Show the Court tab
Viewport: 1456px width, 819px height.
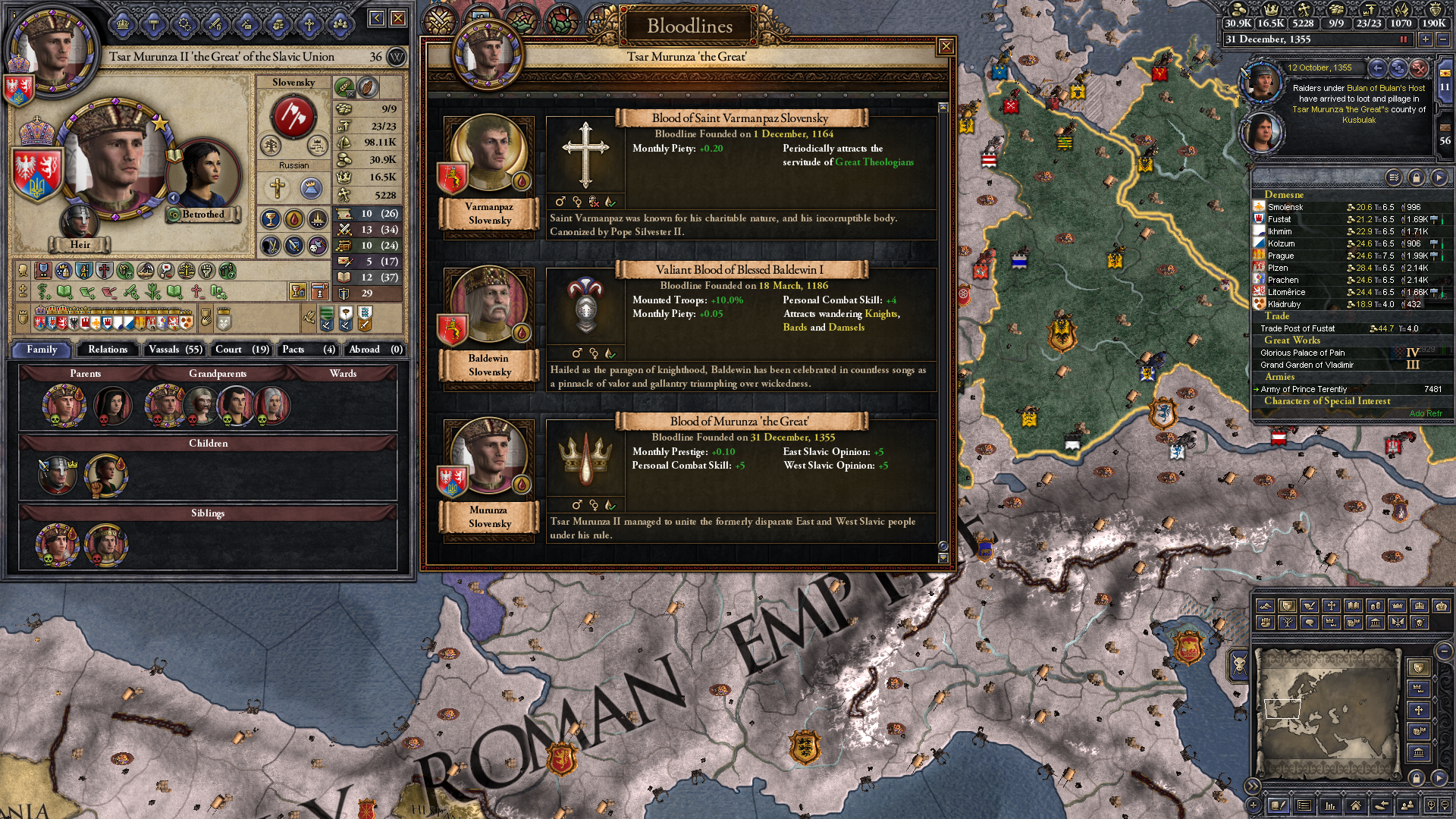(x=242, y=350)
